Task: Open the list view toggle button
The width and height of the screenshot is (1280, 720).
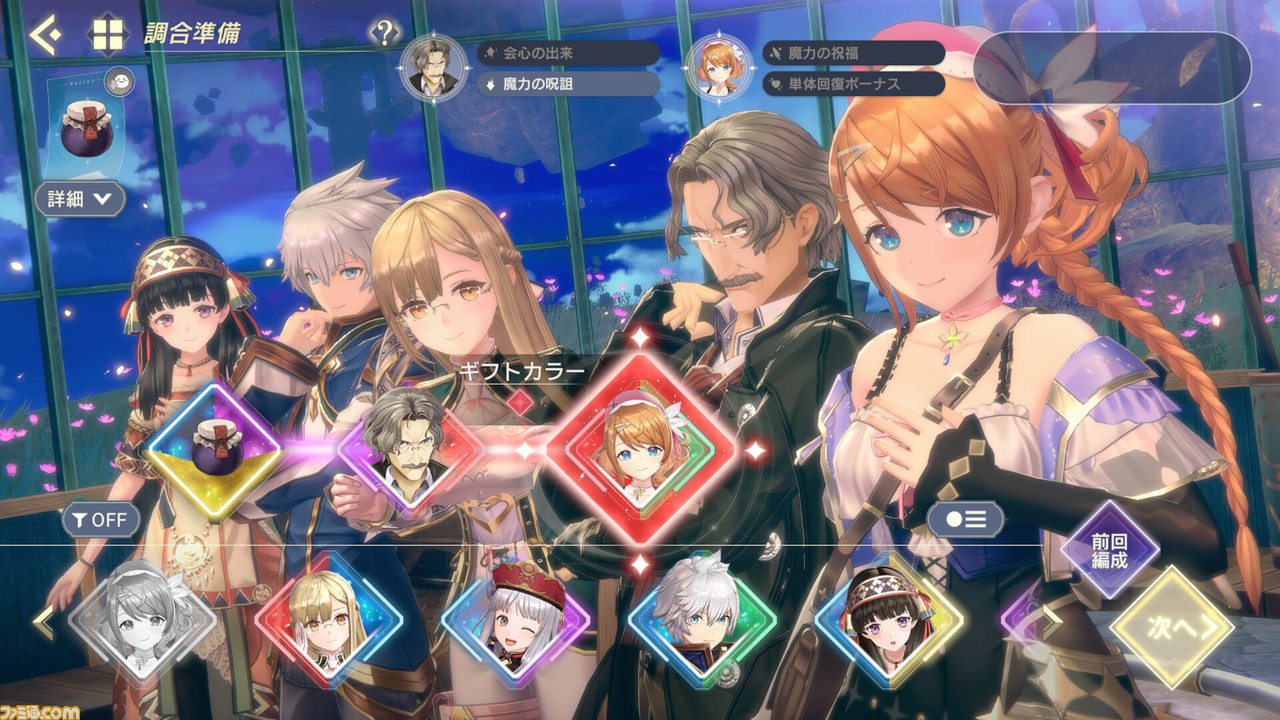Action: click(x=965, y=520)
